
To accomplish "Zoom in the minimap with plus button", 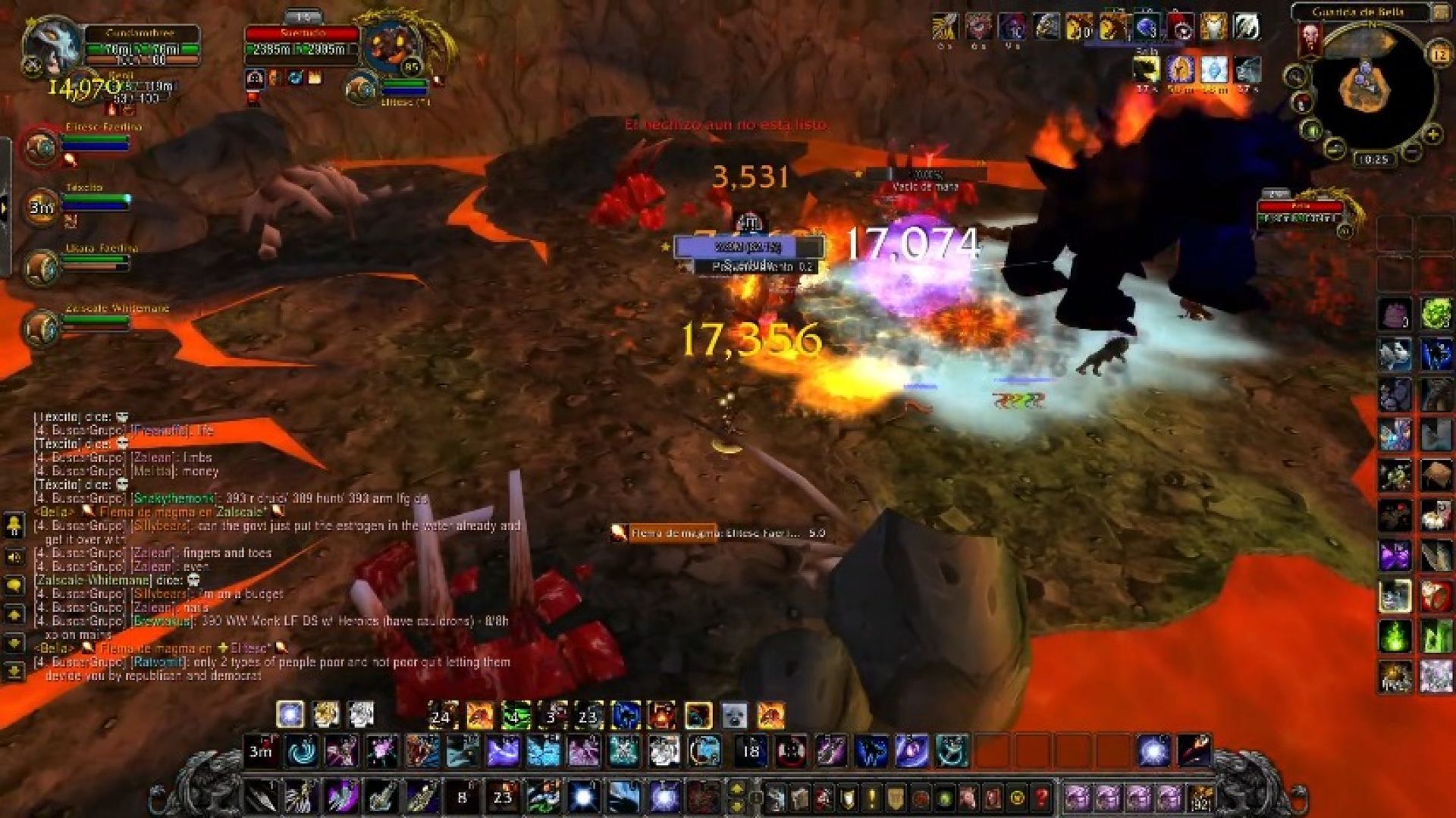I will pos(1432,134).
